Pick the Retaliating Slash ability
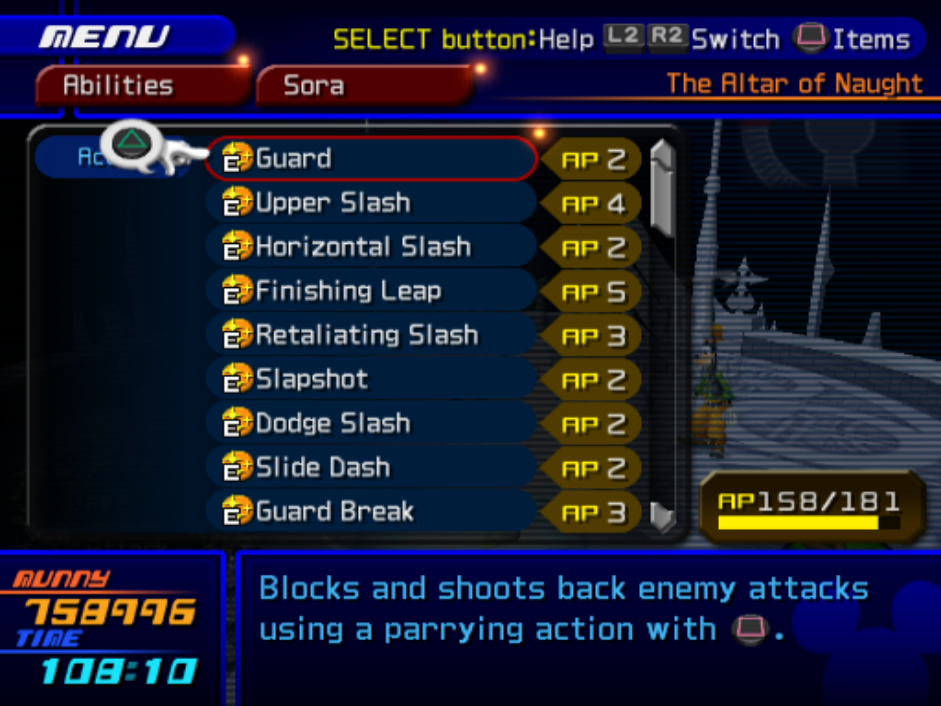The width and height of the screenshot is (941, 706). pyautogui.click(x=370, y=335)
